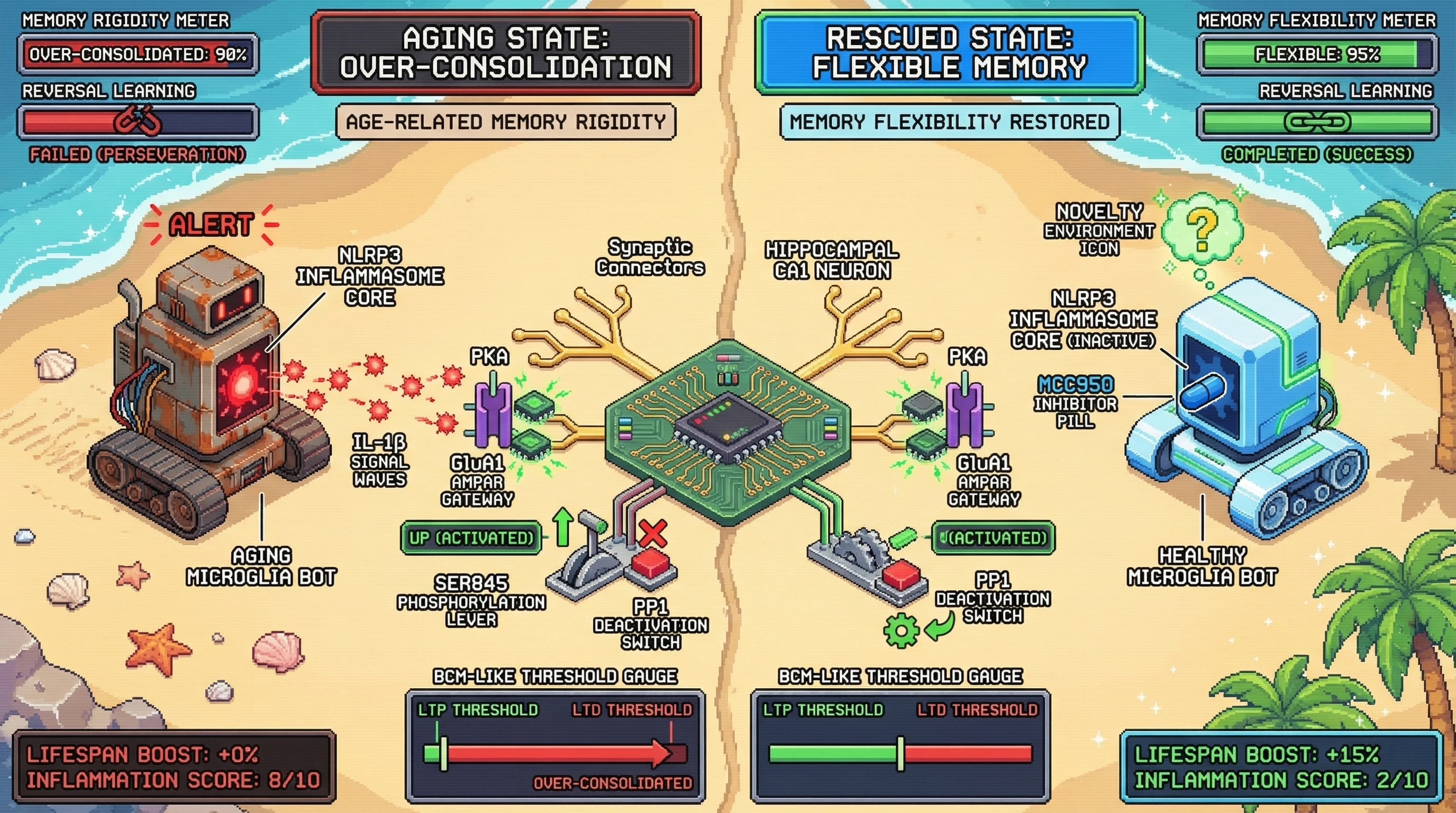Image resolution: width=1456 pixels, height=813 pixels.
Task: Click the centered handle on the rescued-state threshold gauge
Action: [900, 754]
